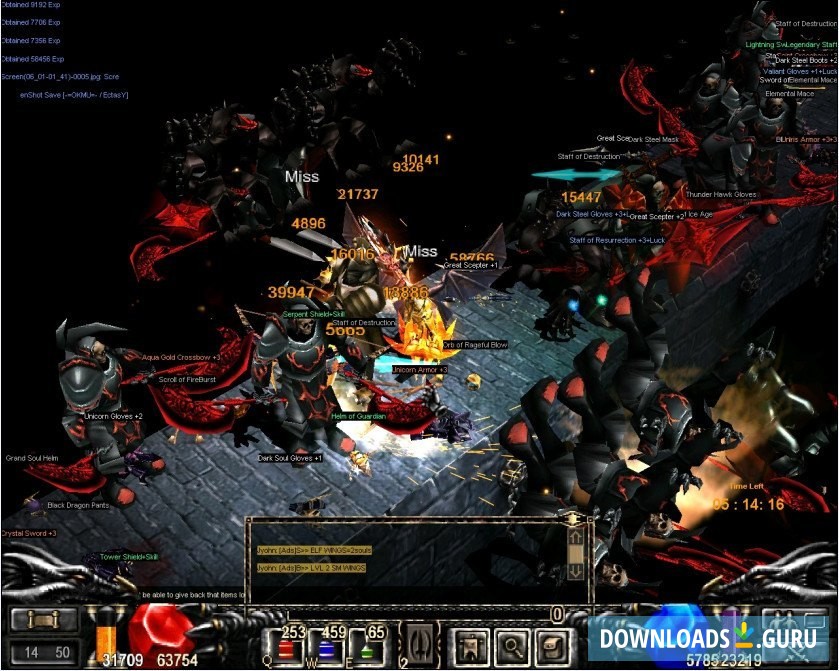
Task: Click the scroll button above the coordinates
Action: [43, 621]
